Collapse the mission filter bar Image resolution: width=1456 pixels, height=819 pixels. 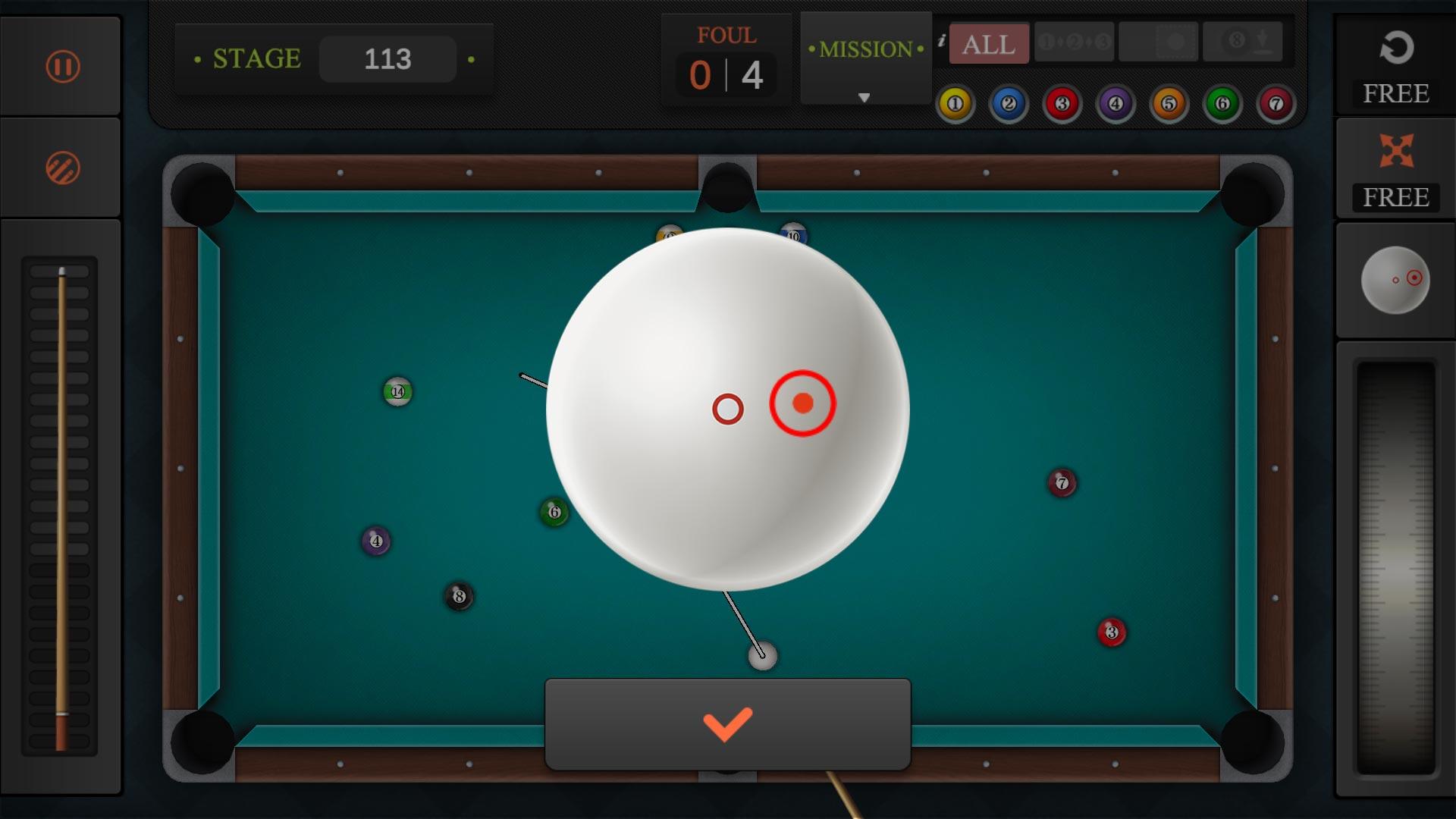click(864, 97)
